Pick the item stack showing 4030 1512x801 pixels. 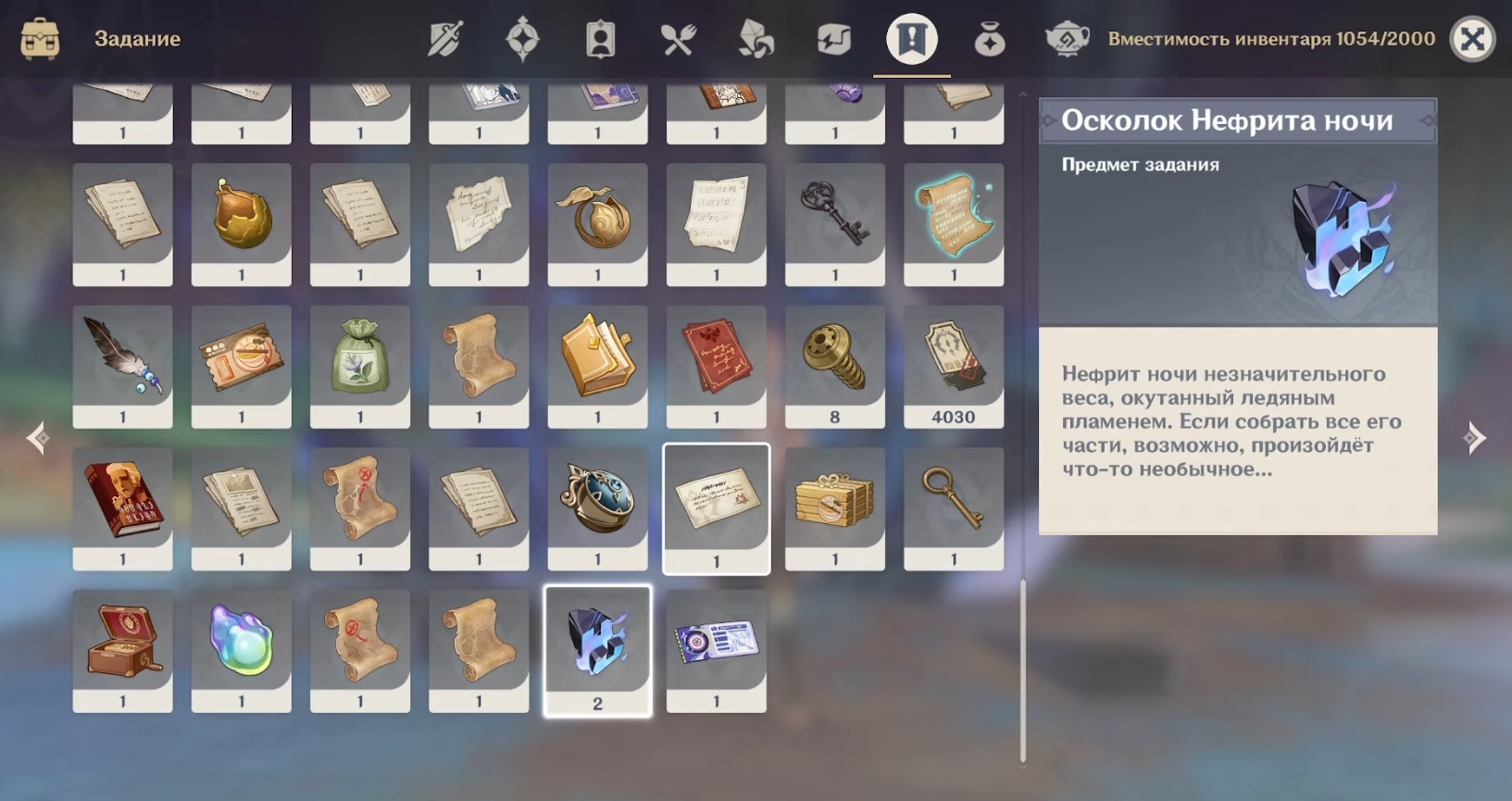coord(953,366)
